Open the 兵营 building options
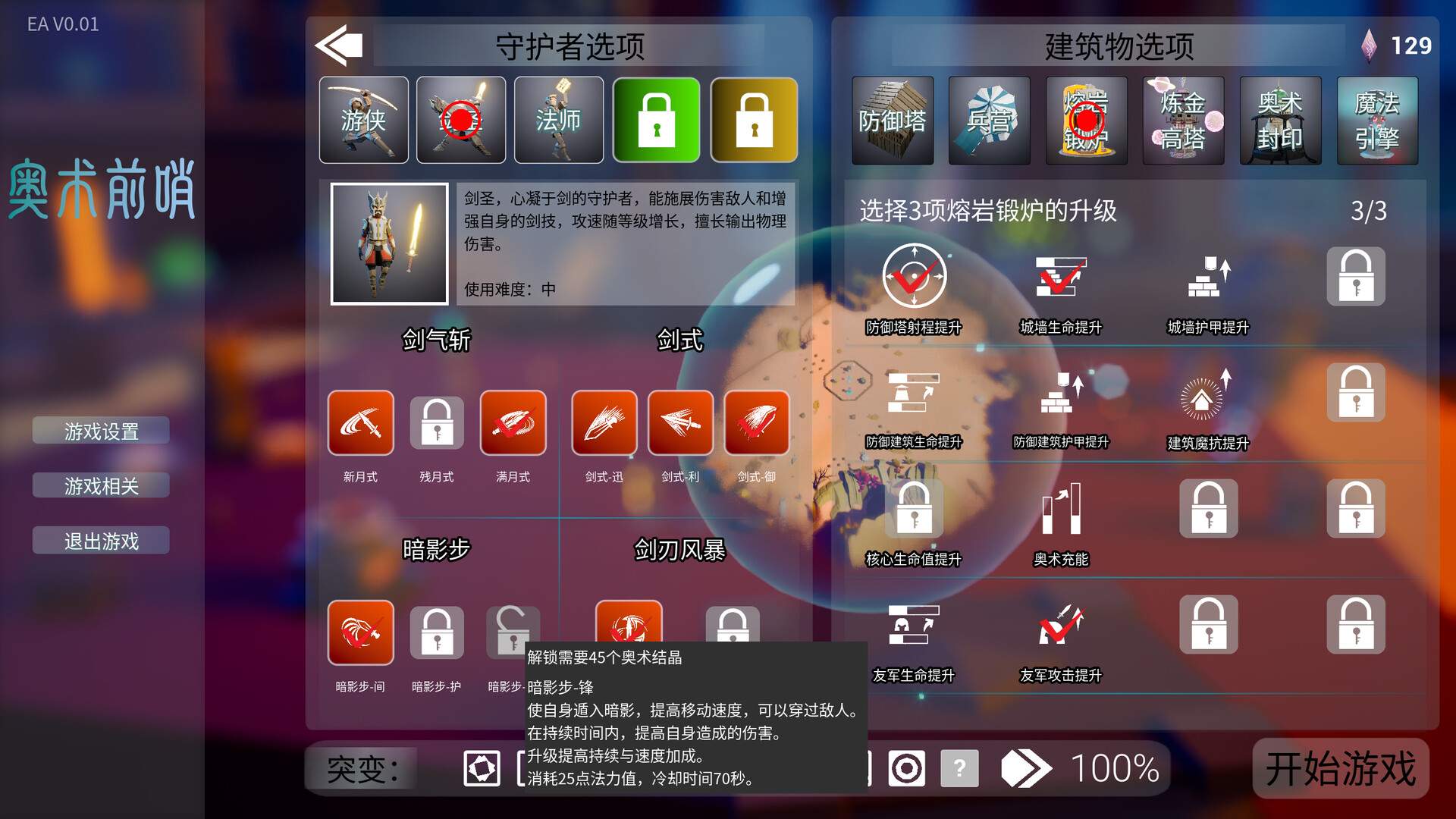The width and height of the screenshot is (1456, 819). 989,120
